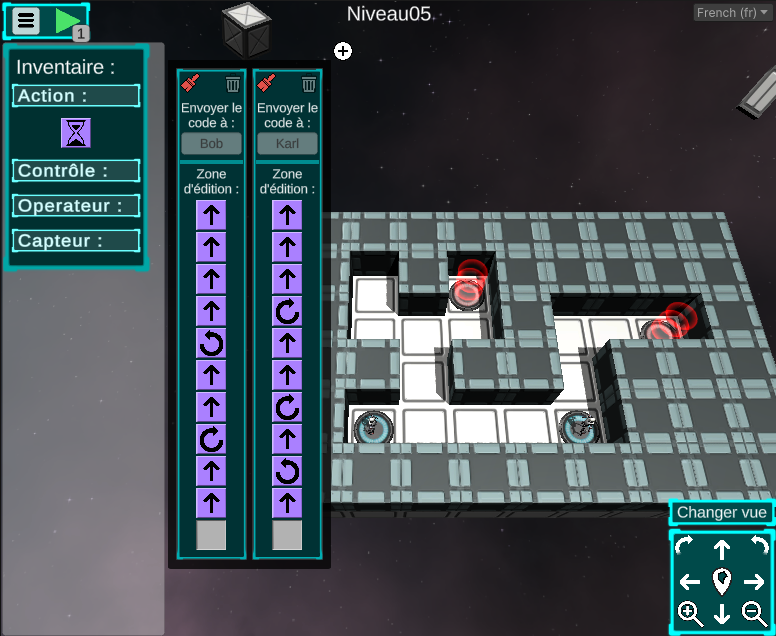Click the Karl recipient name field
Viewport: 776px width, 636px height.
[287, 144]
